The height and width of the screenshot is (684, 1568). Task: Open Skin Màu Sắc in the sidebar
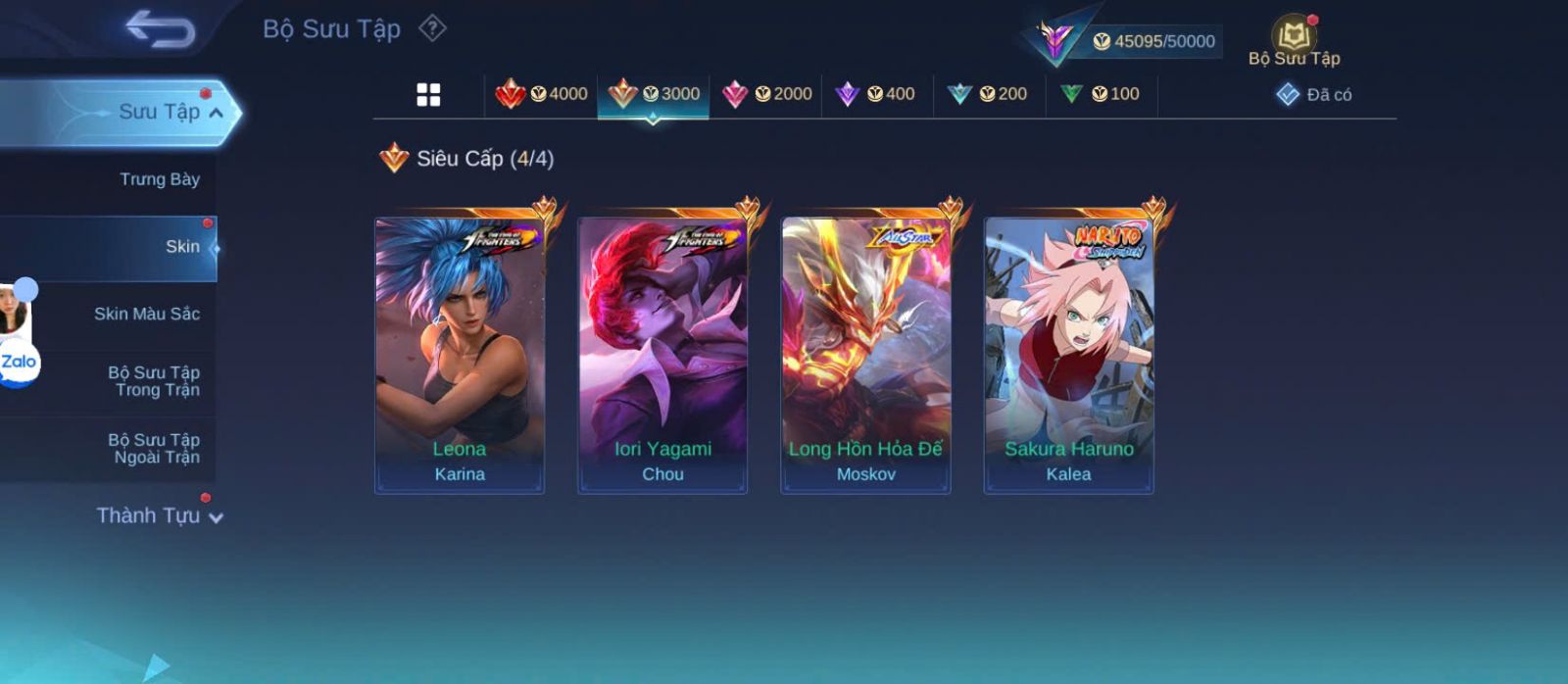[146, 314]
